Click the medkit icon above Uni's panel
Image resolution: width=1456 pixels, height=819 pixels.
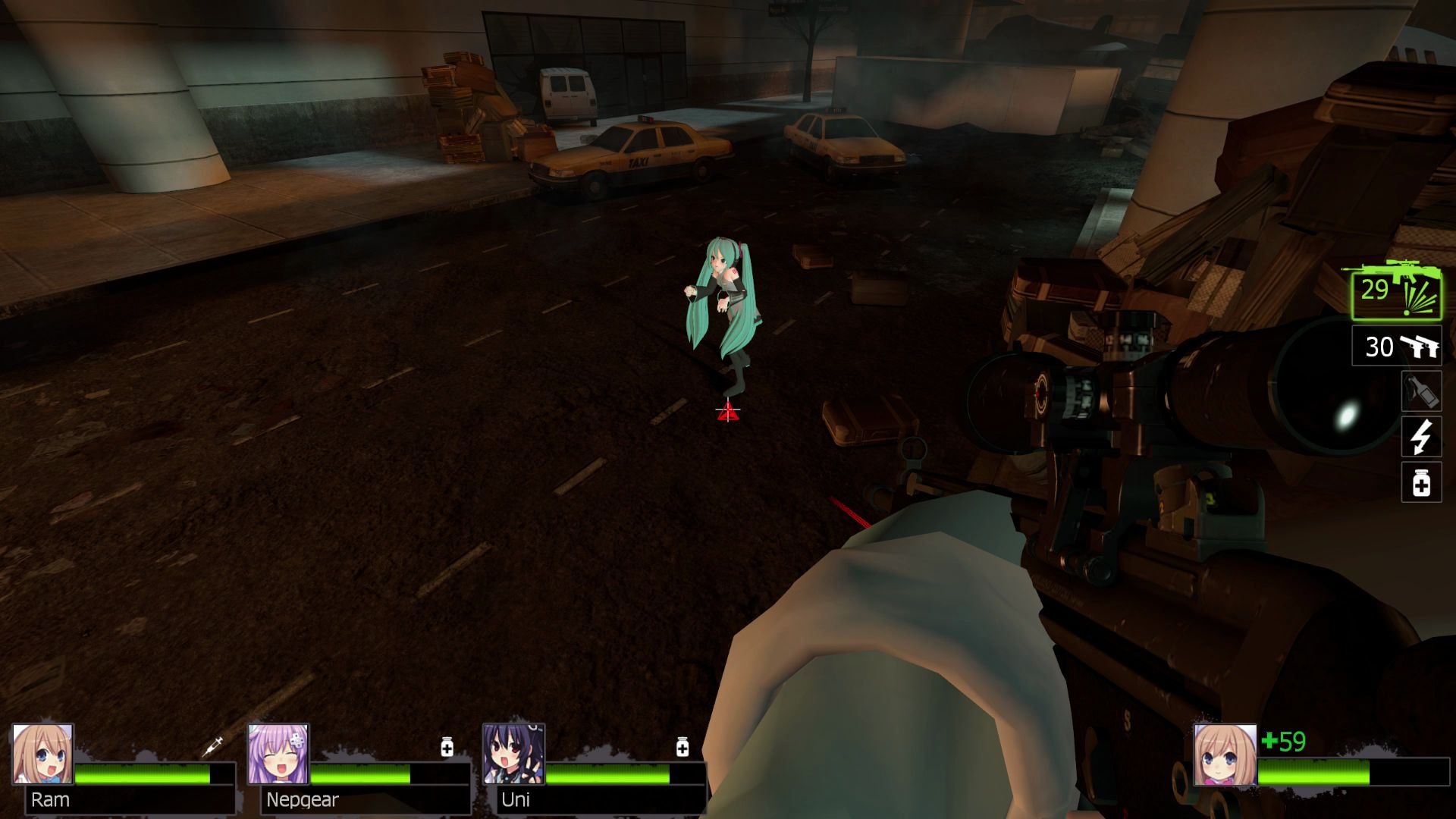click(682, 747)
